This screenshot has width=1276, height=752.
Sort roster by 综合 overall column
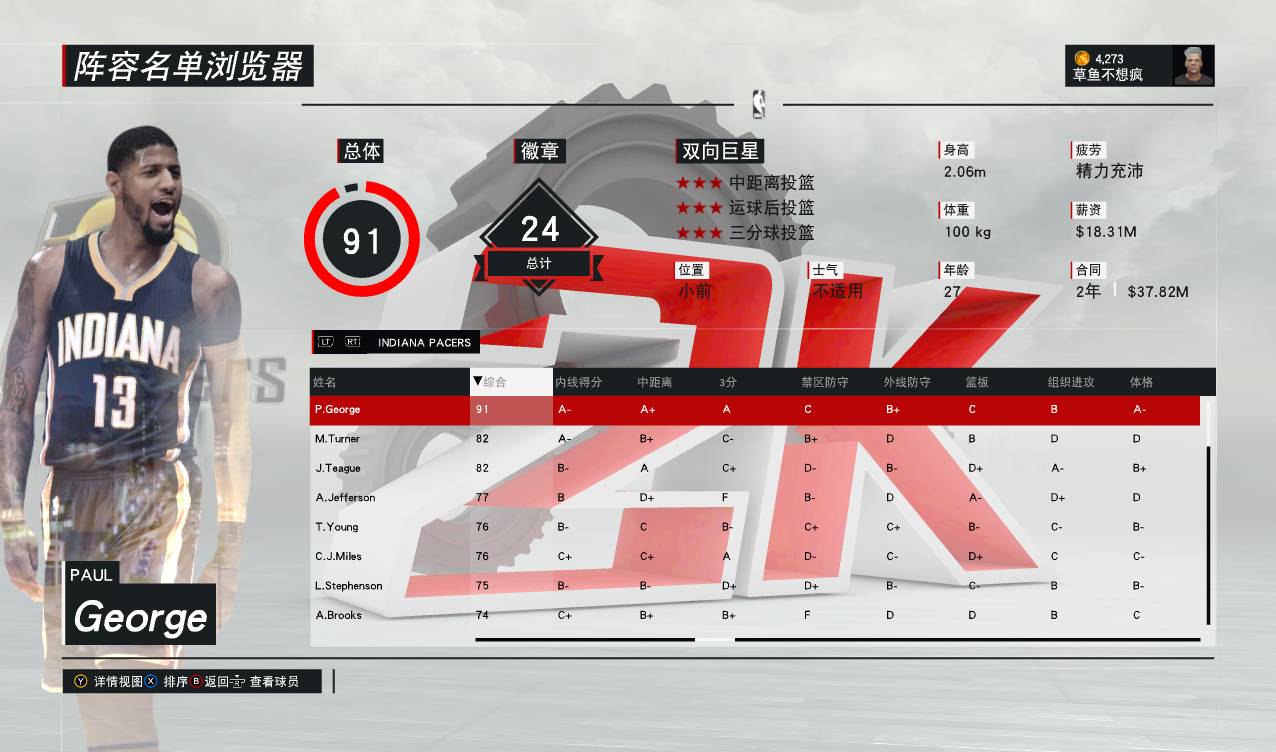(494, 382)
